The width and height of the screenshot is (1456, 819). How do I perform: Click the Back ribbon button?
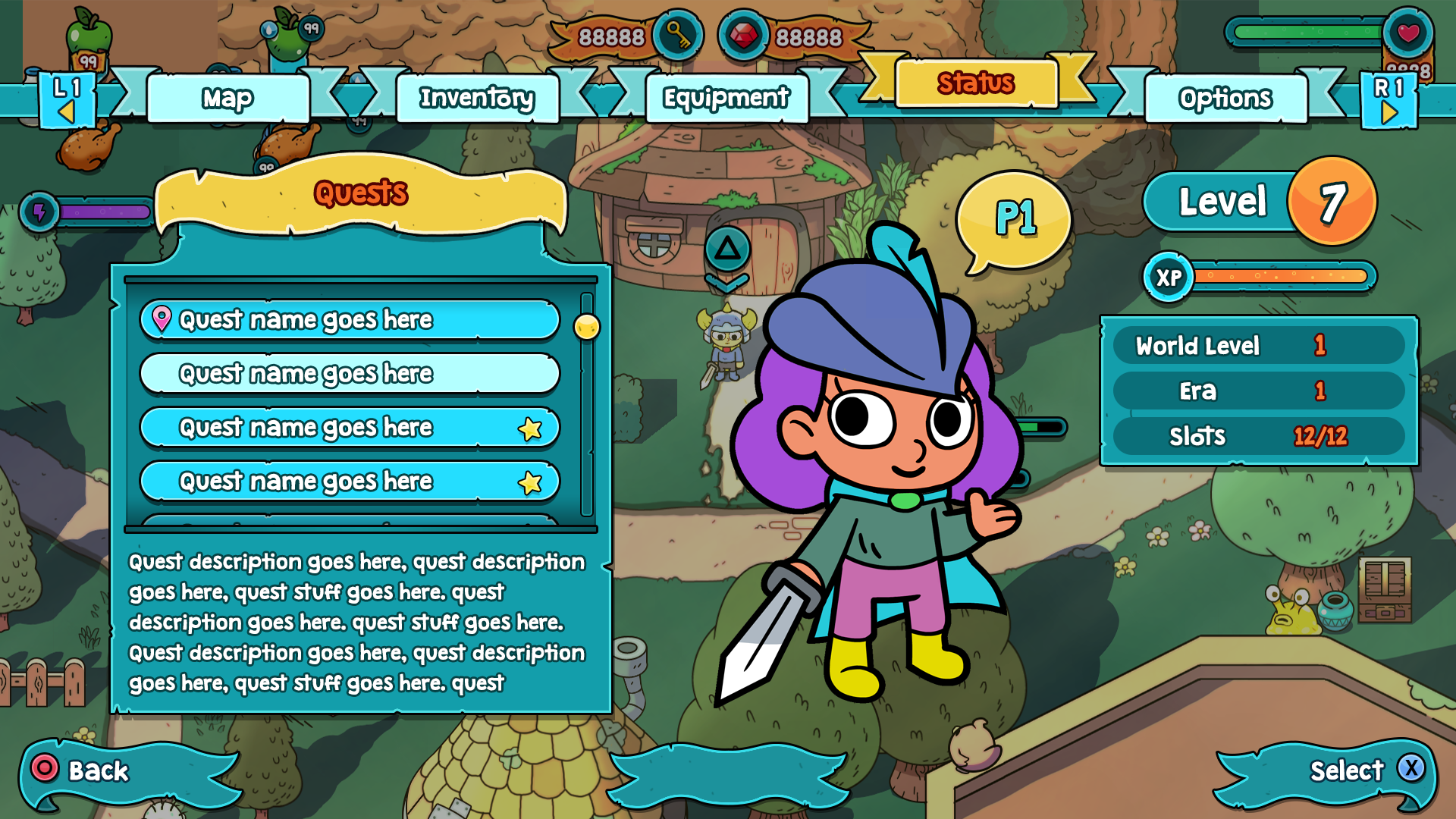coord(99,771)
